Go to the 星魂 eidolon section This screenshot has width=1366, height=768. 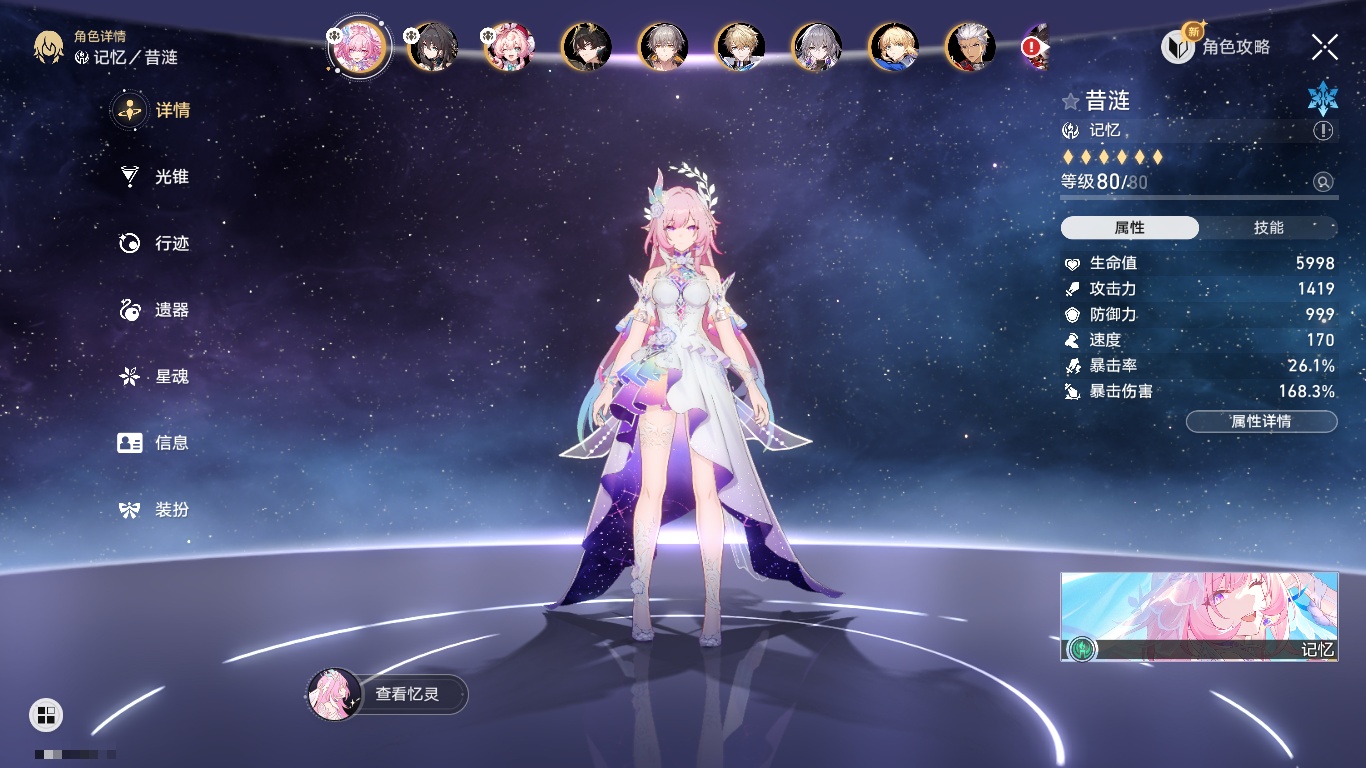154,377
